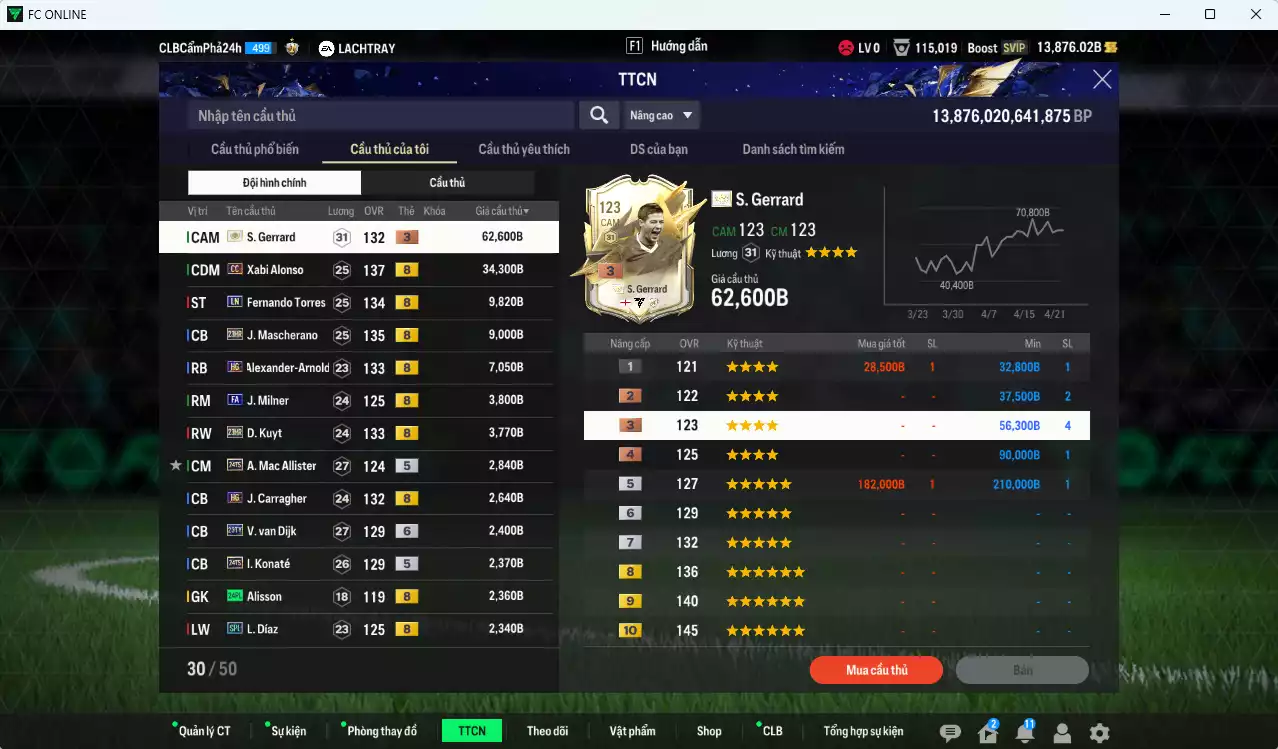Click the red Mua cầu thủ button
The image size is (1278, 749).
pyautogui.click(x=876, y=670)
